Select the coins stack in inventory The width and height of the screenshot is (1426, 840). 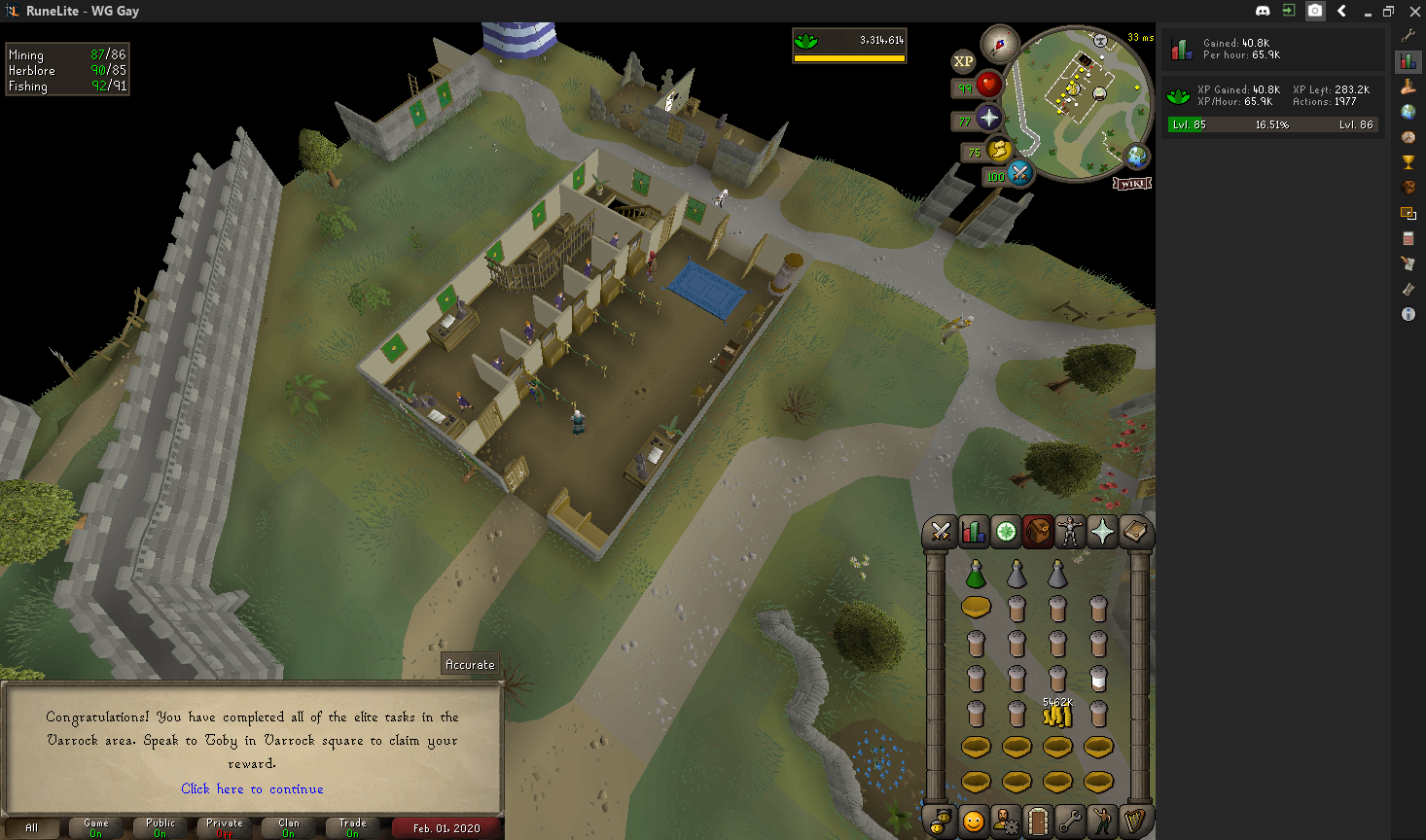pos(1057,715)
